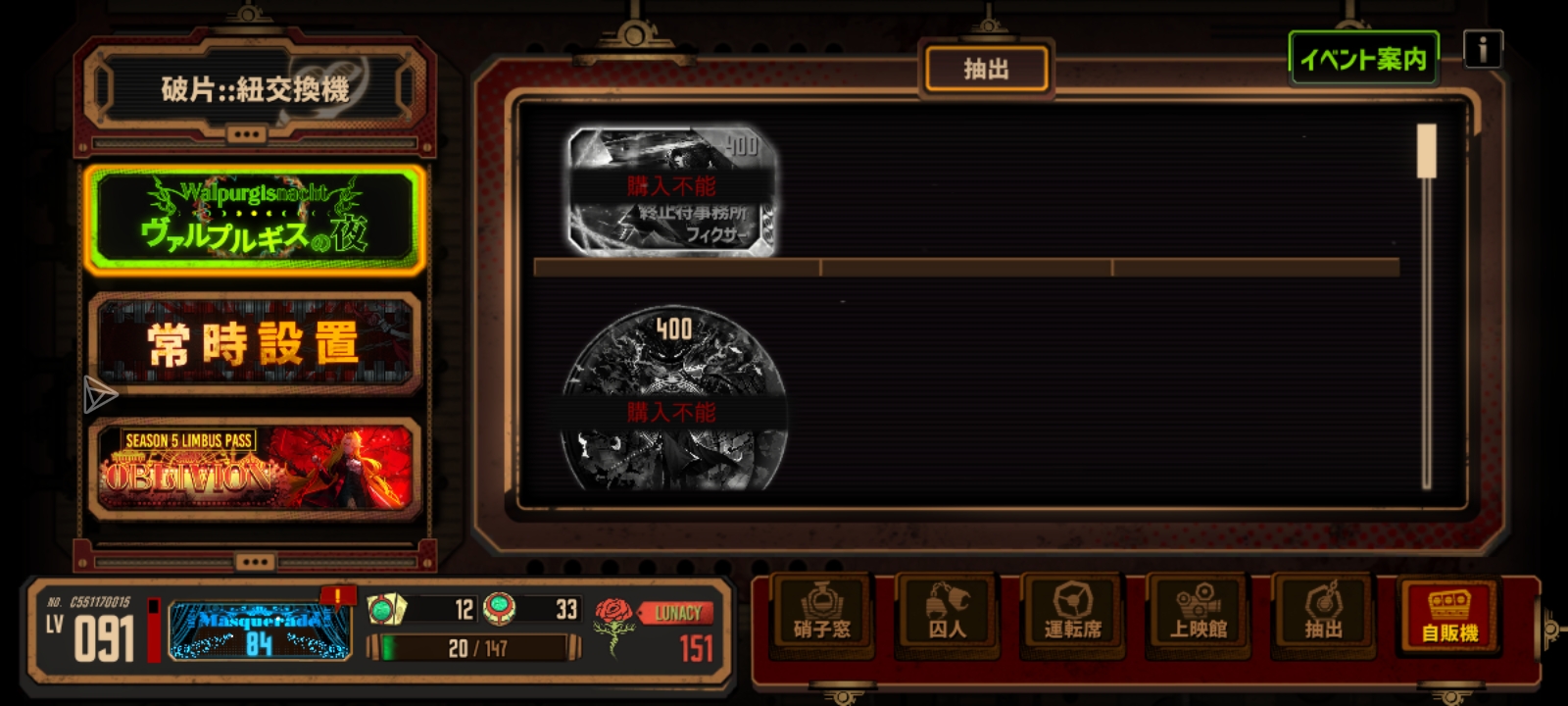Click the paper plane arrow icon

(x=99, y=394)
